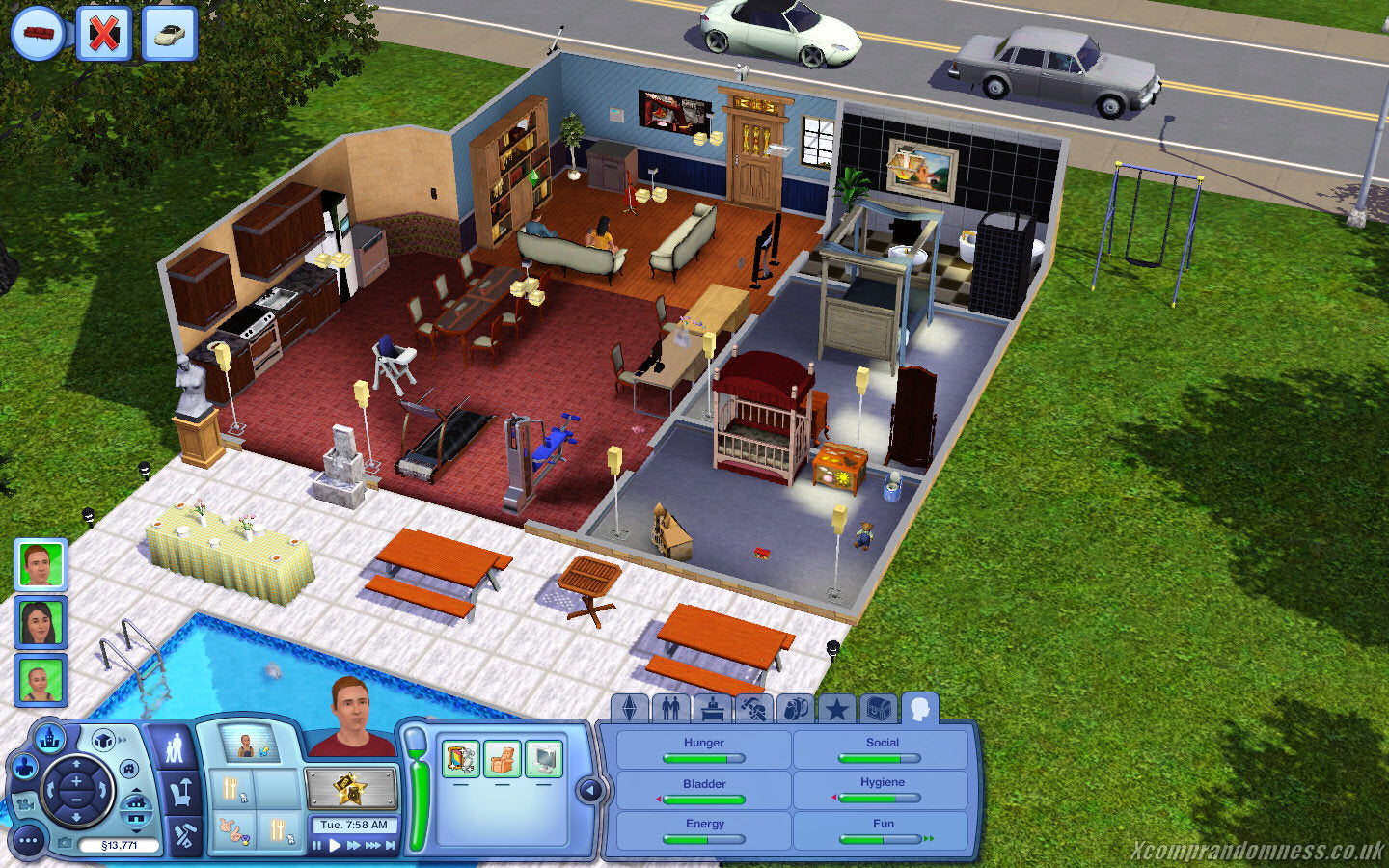The image size is (1389, 868).
Task: Take a snapshot with the camera icon
Action: point(65,841)
